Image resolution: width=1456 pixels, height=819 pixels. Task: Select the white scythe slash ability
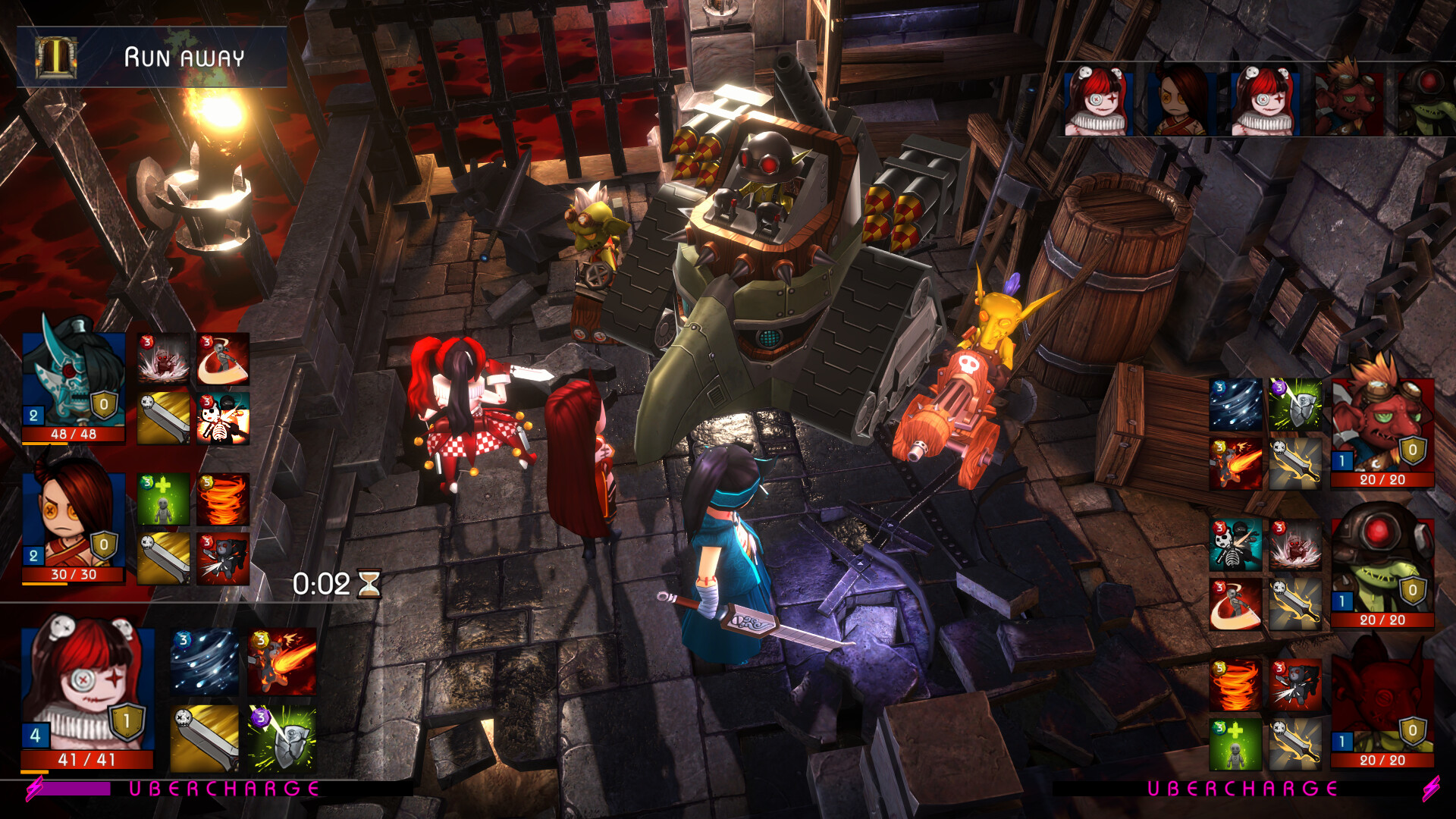[224, 362]
